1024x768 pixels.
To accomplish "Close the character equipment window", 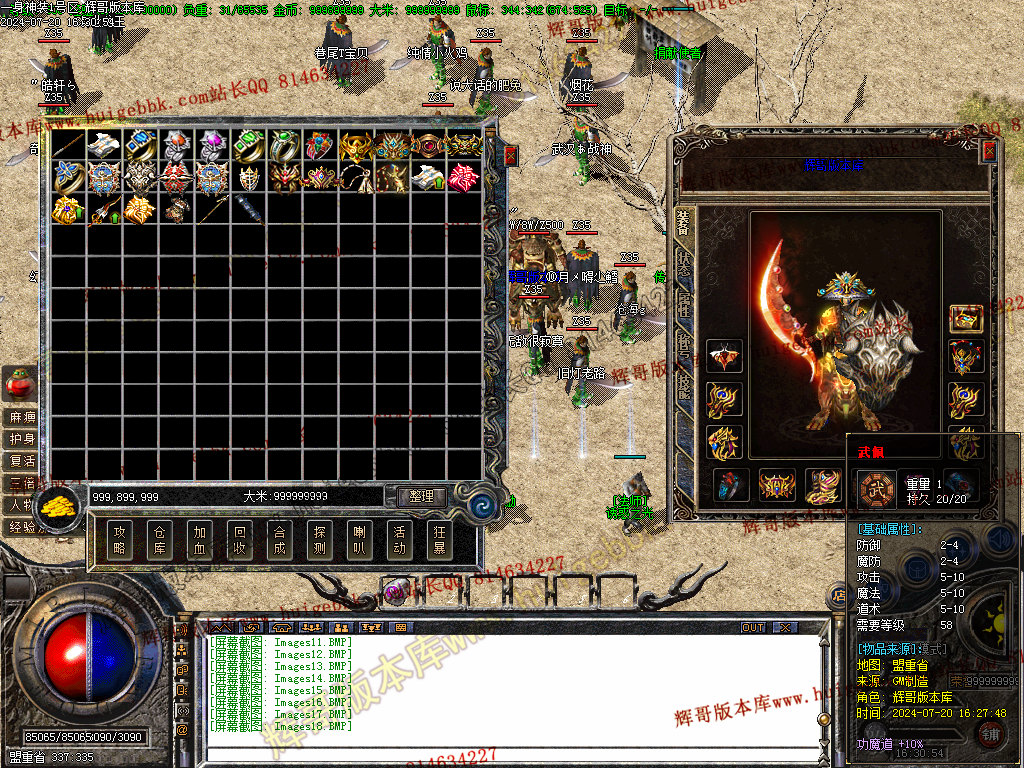I will click(x=989, y=151).
